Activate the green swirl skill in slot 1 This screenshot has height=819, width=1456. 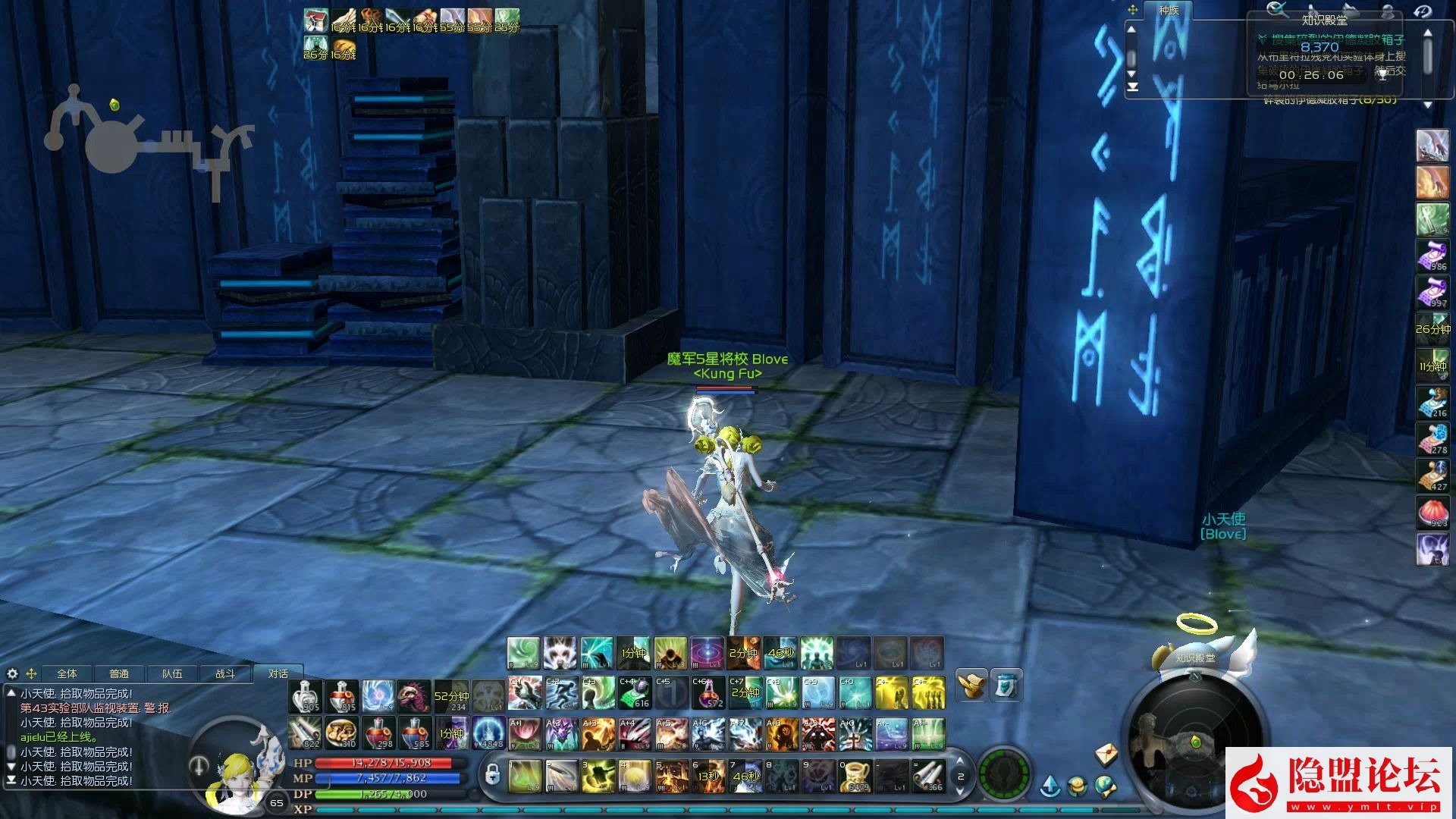(x=524, y=777)
